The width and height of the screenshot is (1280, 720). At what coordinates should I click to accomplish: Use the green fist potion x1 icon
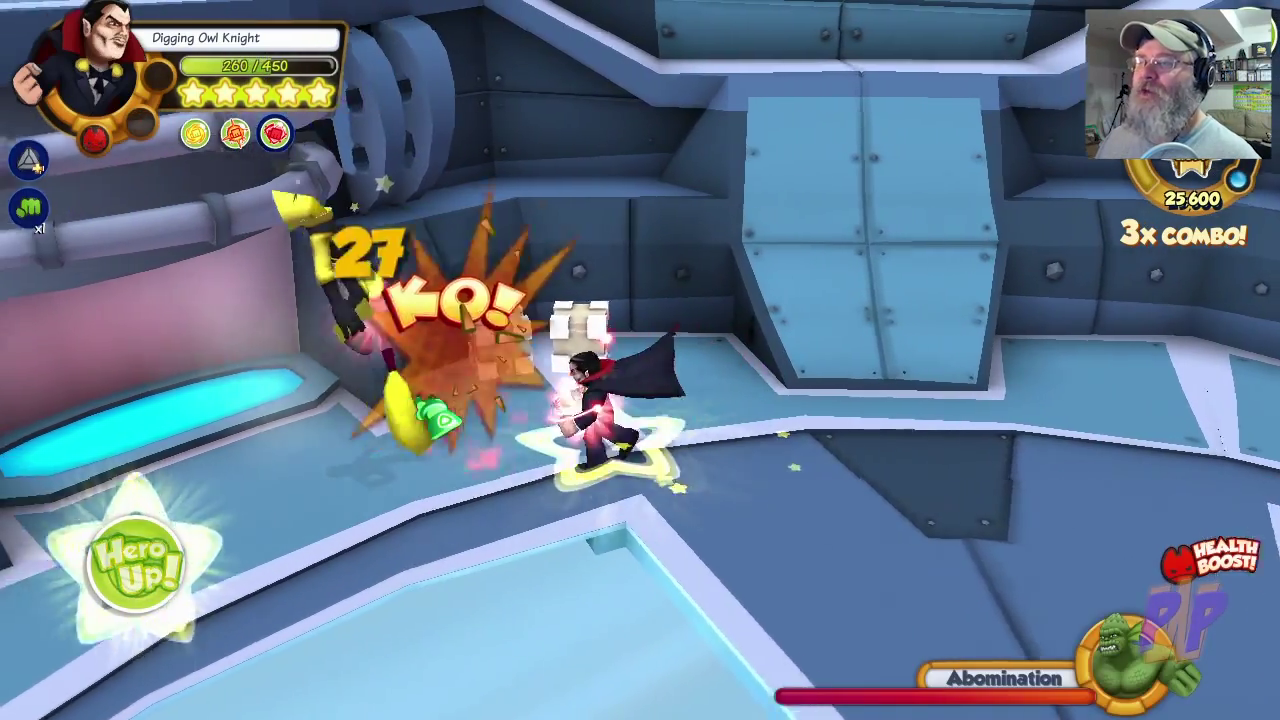pos(29,208)
